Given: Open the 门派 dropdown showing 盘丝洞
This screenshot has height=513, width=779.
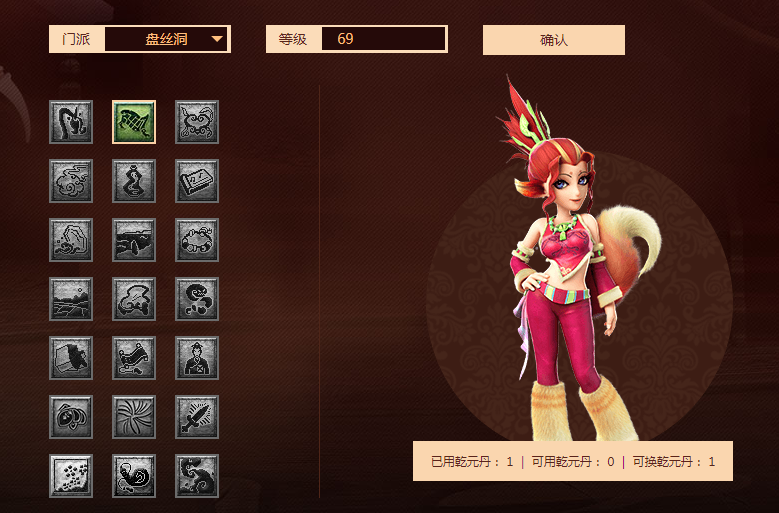Looking at the screenshot, I should (167, 39).
